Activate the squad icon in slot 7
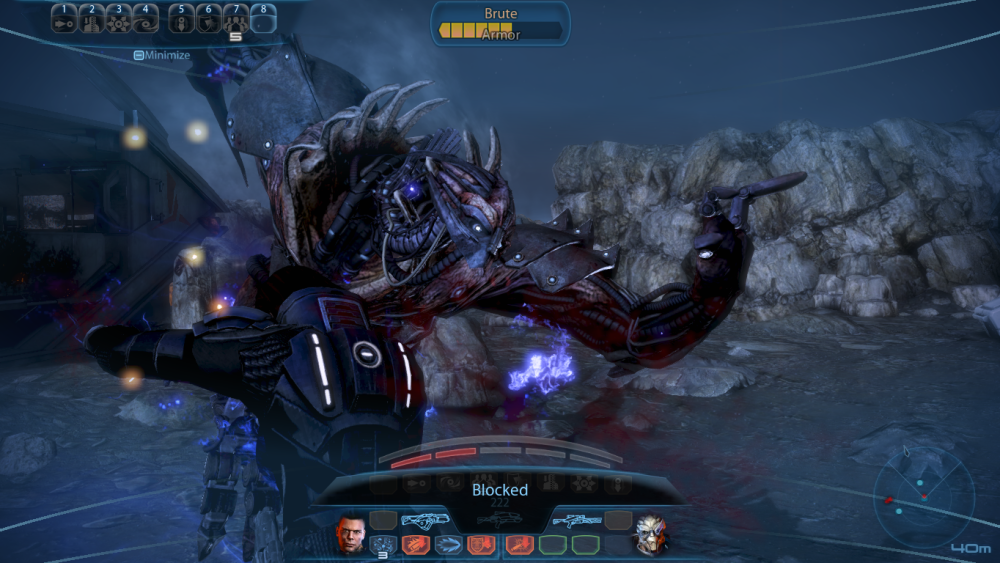The width and height of the screenshot is (1000, 563). click(x=235, y=19)
